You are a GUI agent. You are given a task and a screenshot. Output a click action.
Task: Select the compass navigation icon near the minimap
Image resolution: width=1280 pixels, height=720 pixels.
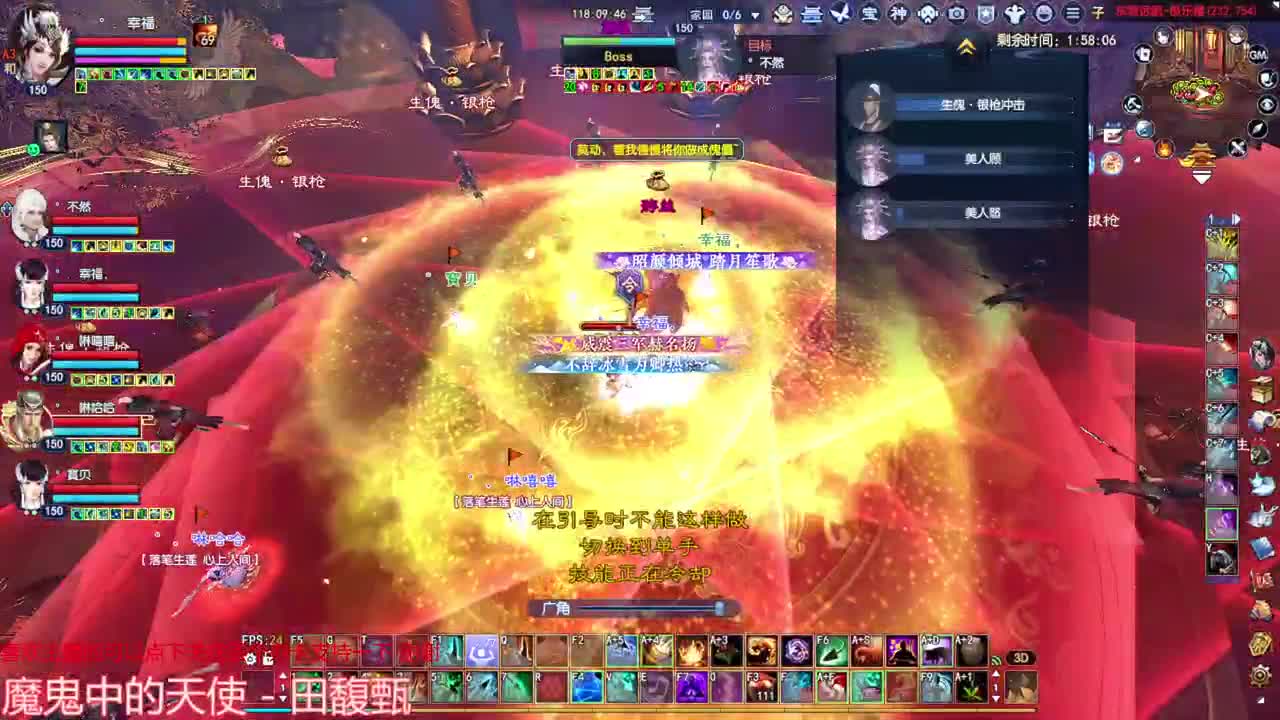[1257, 128]
